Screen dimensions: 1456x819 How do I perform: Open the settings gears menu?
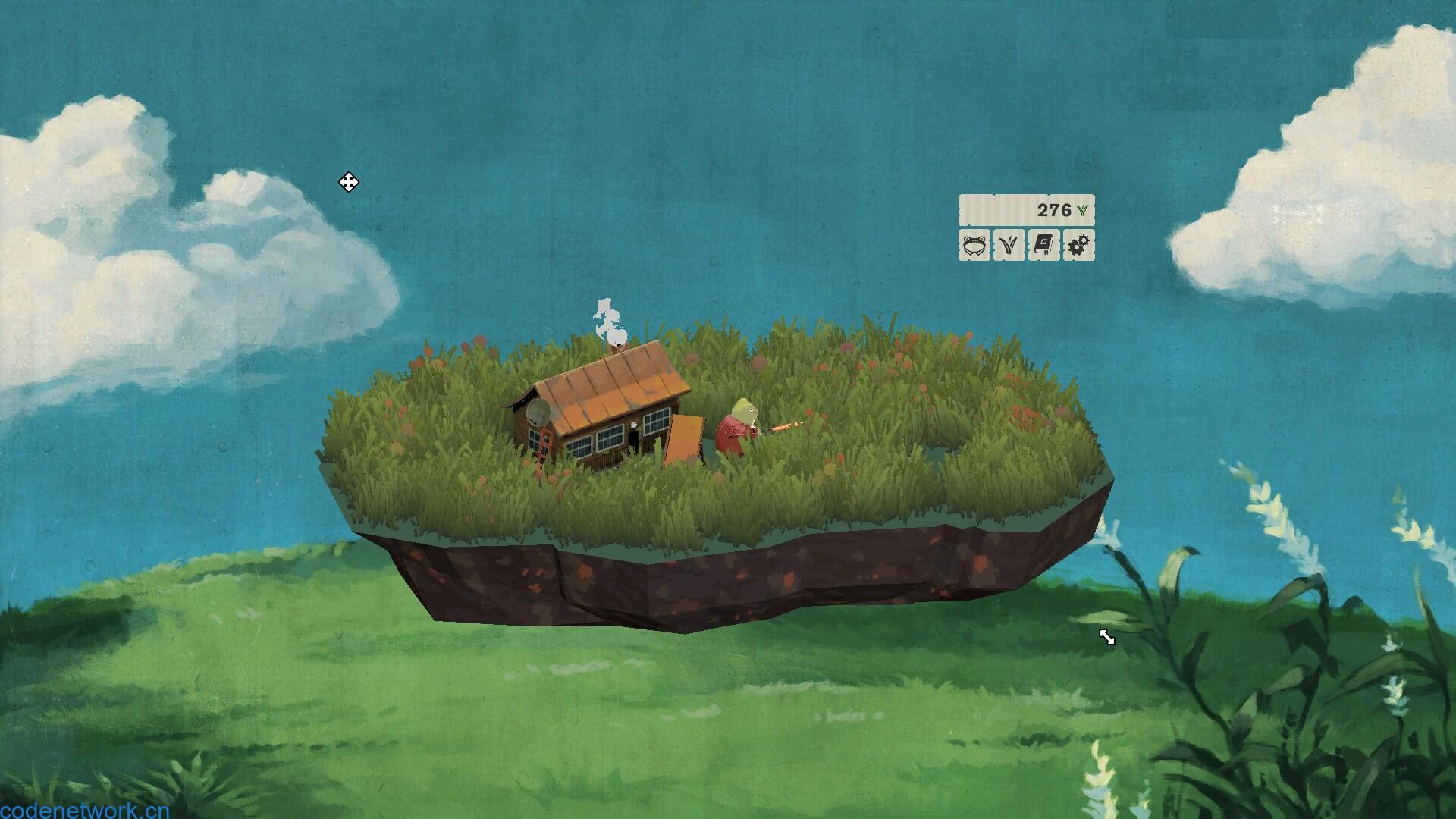tap(1080, 244)
